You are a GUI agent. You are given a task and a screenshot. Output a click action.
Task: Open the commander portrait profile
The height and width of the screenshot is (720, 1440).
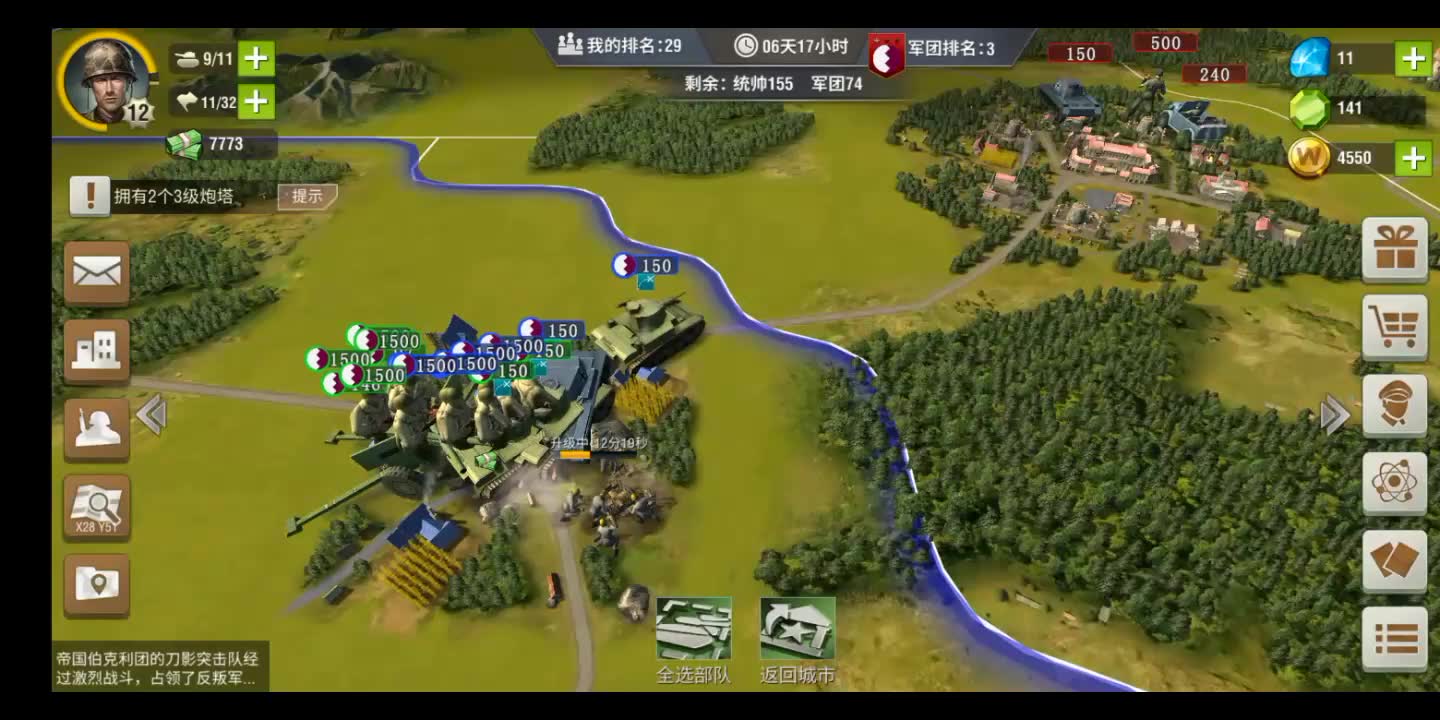coord(106,80)
